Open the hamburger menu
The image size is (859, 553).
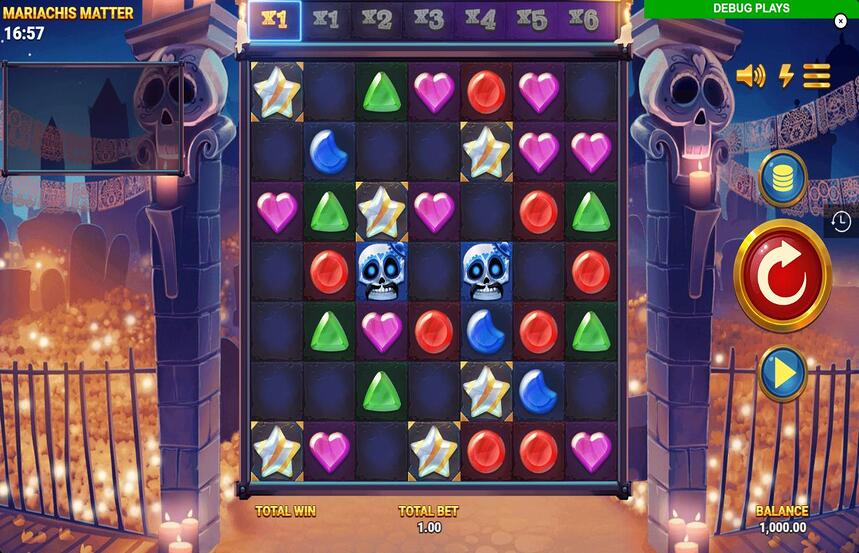[x=817, y=76]
